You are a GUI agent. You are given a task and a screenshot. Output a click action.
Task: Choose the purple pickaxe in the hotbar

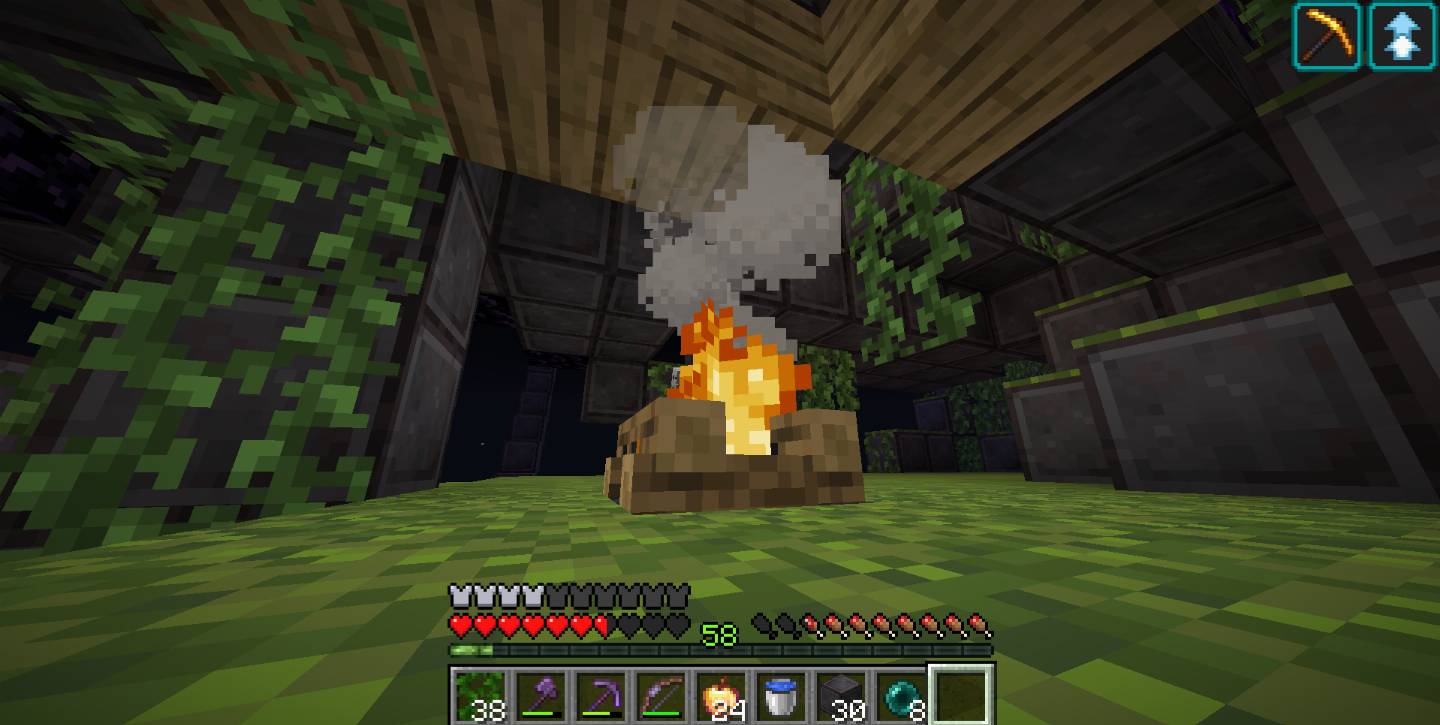[x=600, y=695]
